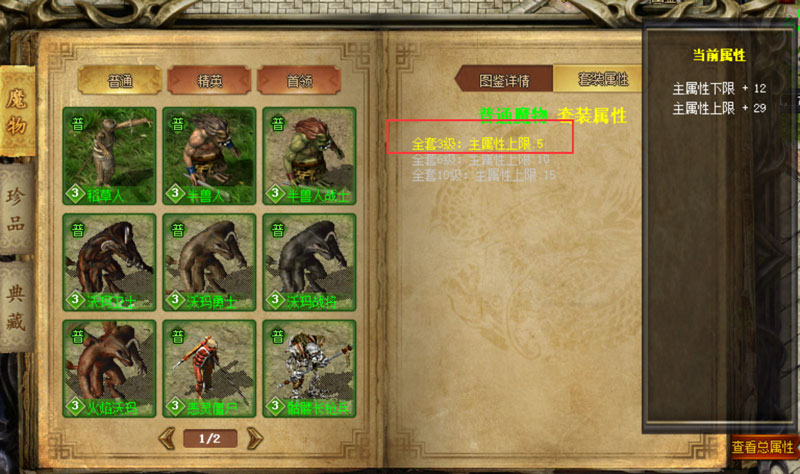
Task: Open the 魔物 side tab
Action: pyautogui.click(x=19, y=111)
